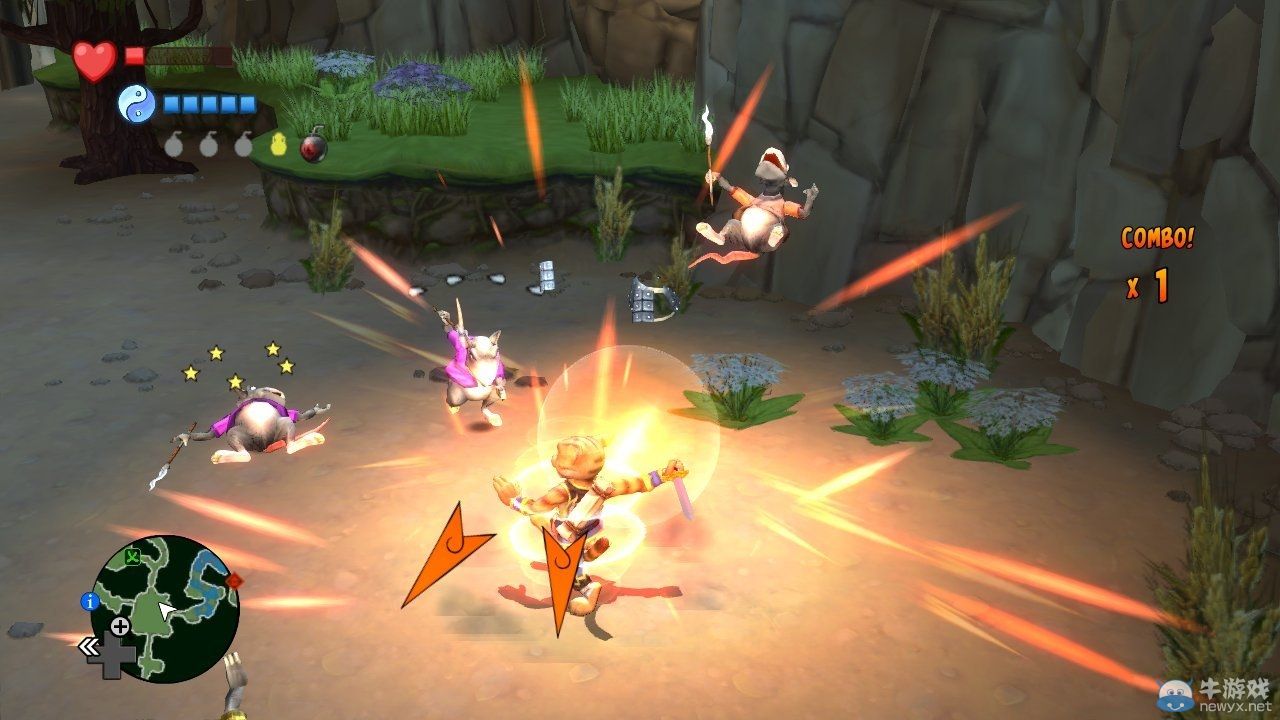
Task: Select the red bomb item icon
Action: [x=314, y=147]
